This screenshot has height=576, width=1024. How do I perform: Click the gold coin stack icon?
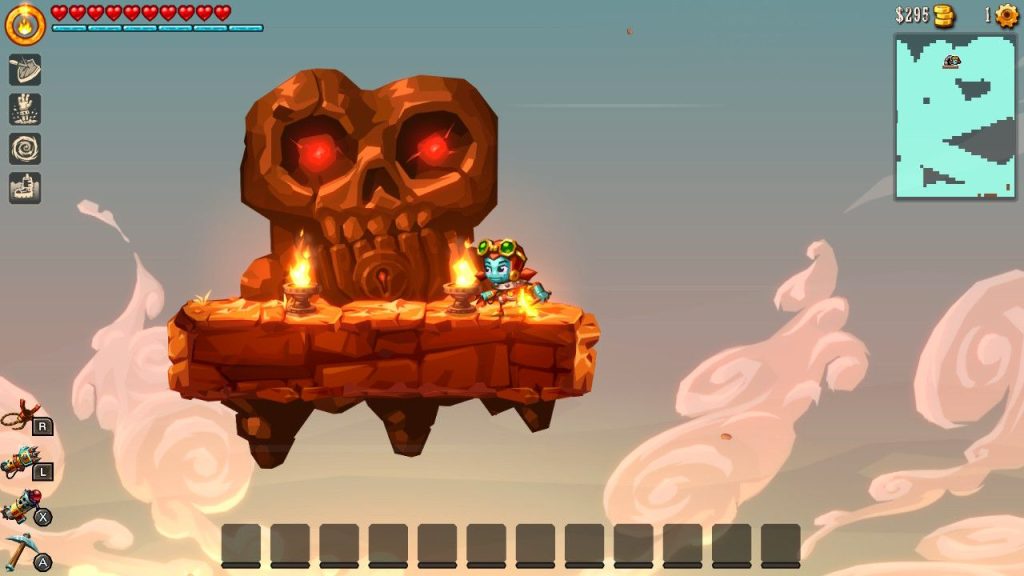point(943,16)
